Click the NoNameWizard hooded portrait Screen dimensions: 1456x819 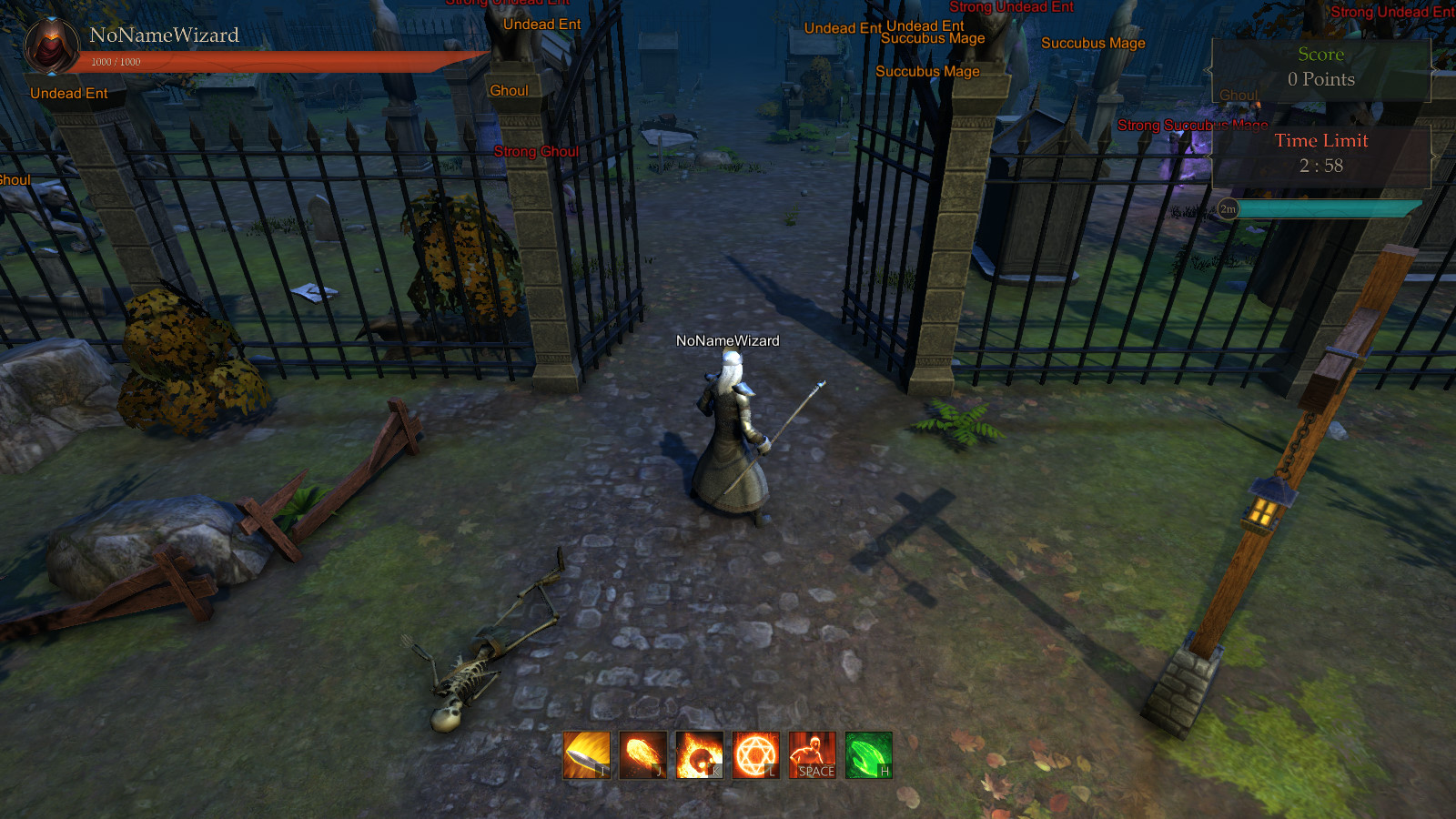click(51, 45)
